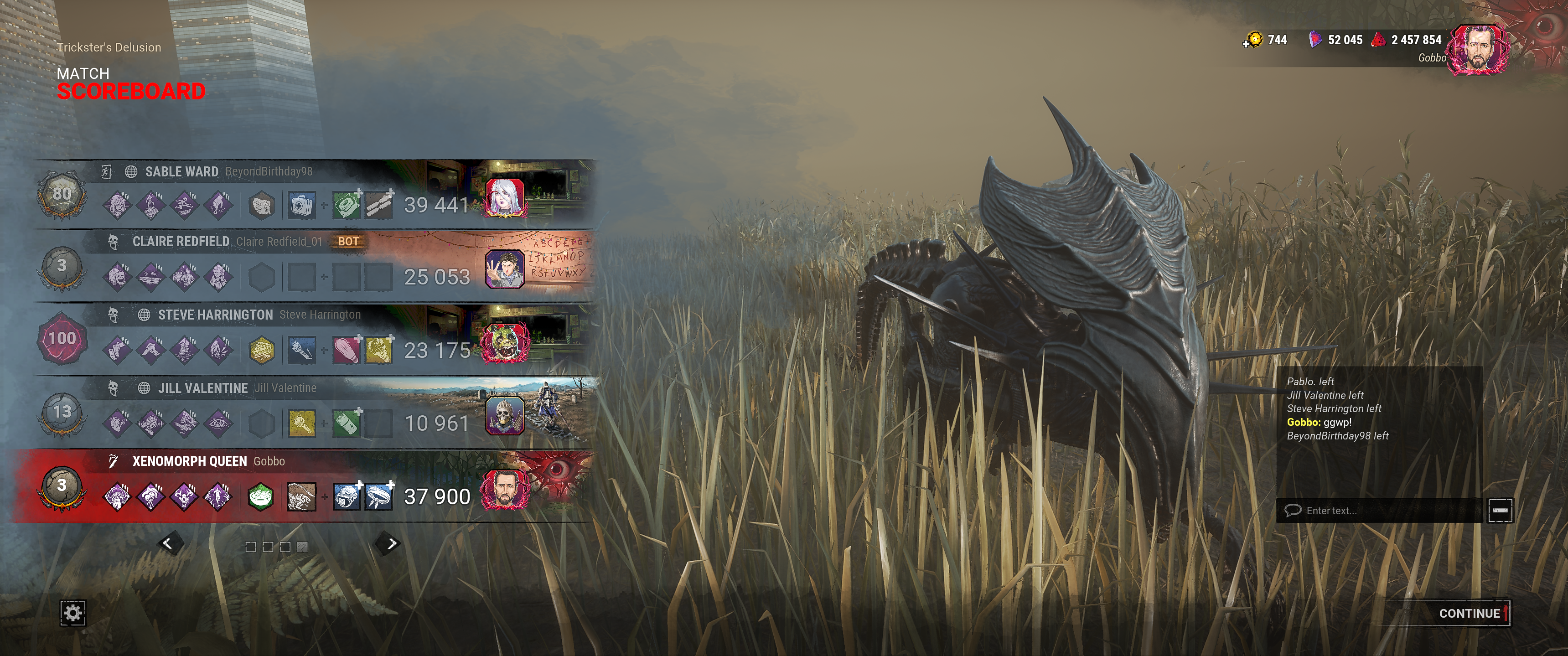Inspect Steve Harrington's flashlight item
The height and width of the screenshot is (656, 1568).
301,350
